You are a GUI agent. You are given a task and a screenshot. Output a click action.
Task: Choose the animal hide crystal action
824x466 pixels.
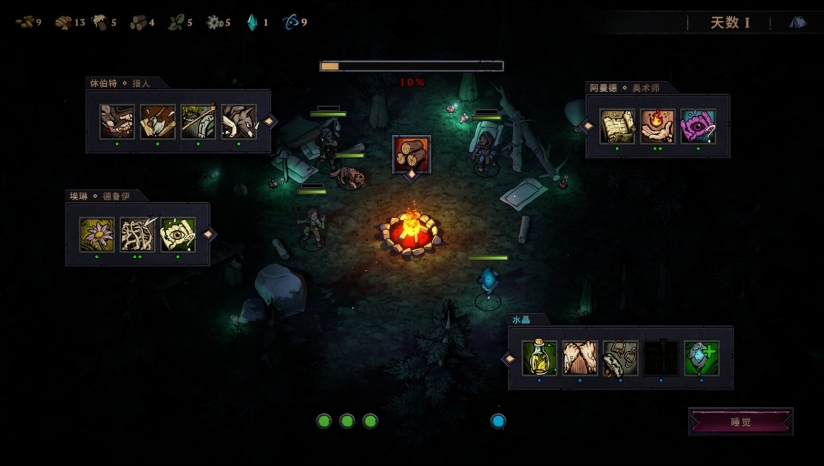tap(580, 358)
